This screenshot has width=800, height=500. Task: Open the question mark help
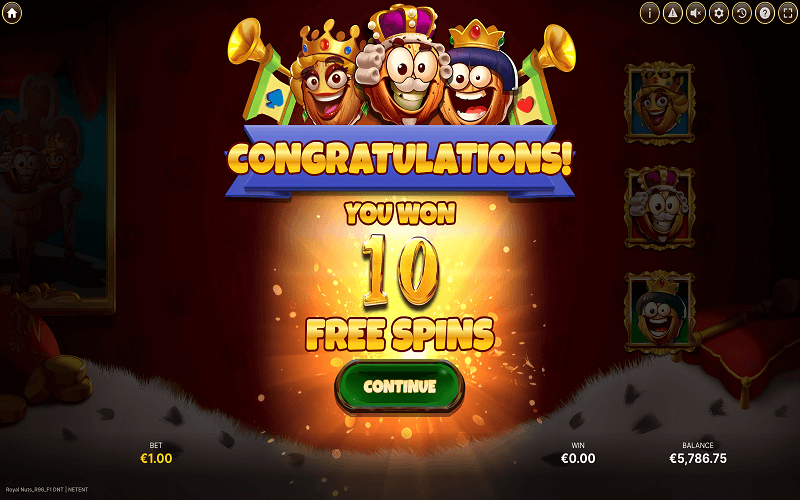(765, 13)
